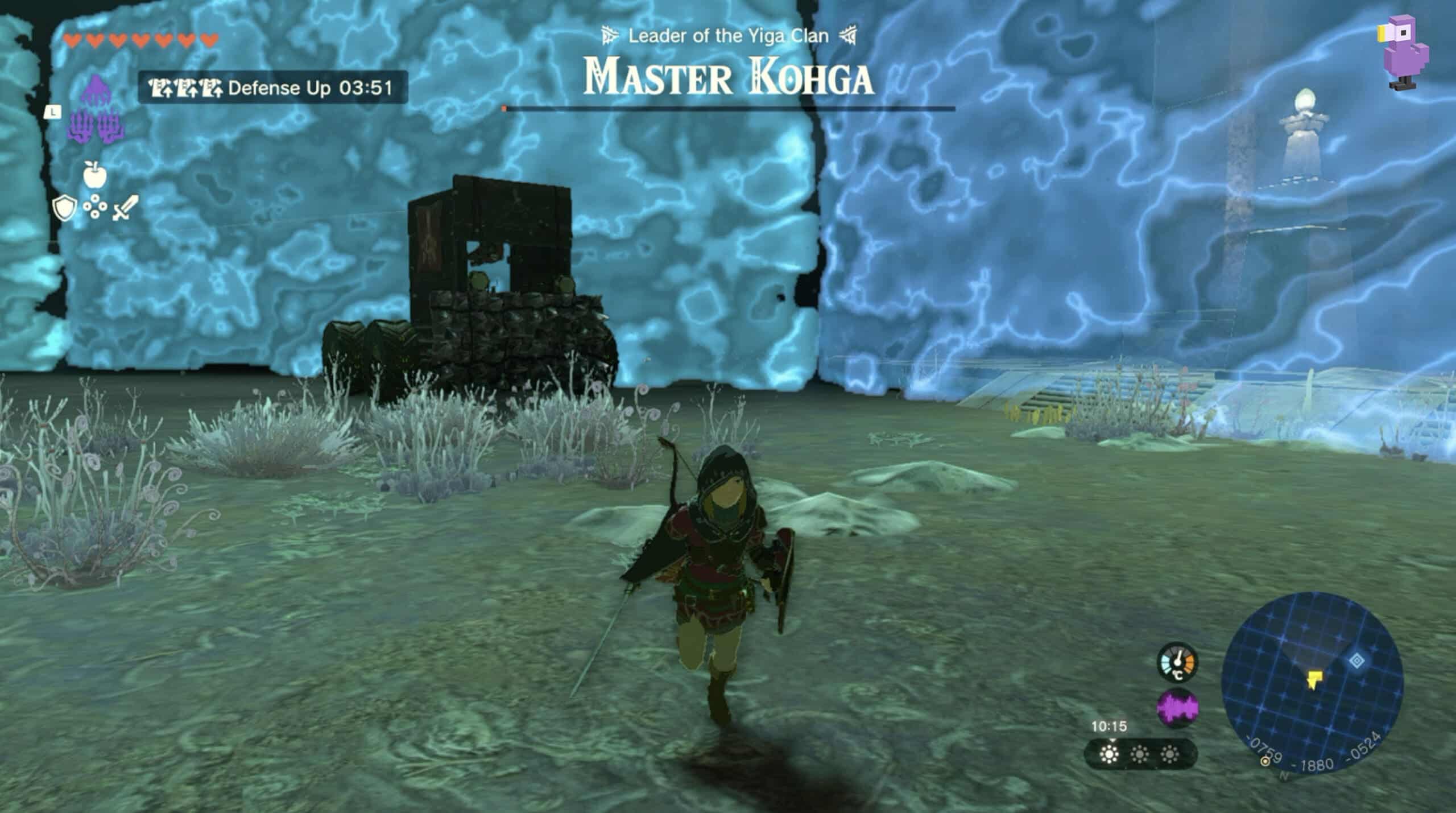Click the 10:15 in-game clock

click(x=1109, y=727)
